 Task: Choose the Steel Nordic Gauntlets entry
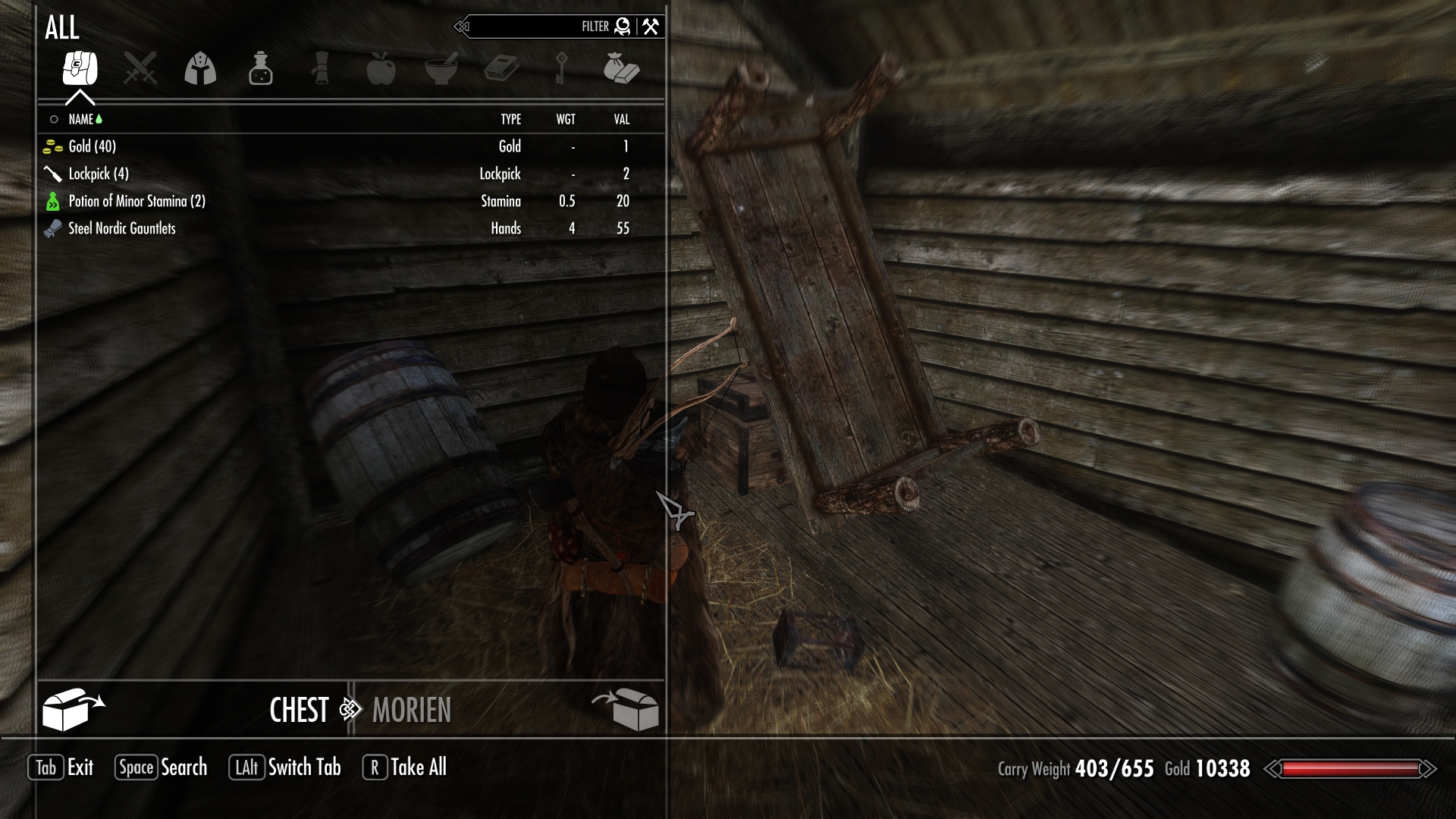coord(121,228)
